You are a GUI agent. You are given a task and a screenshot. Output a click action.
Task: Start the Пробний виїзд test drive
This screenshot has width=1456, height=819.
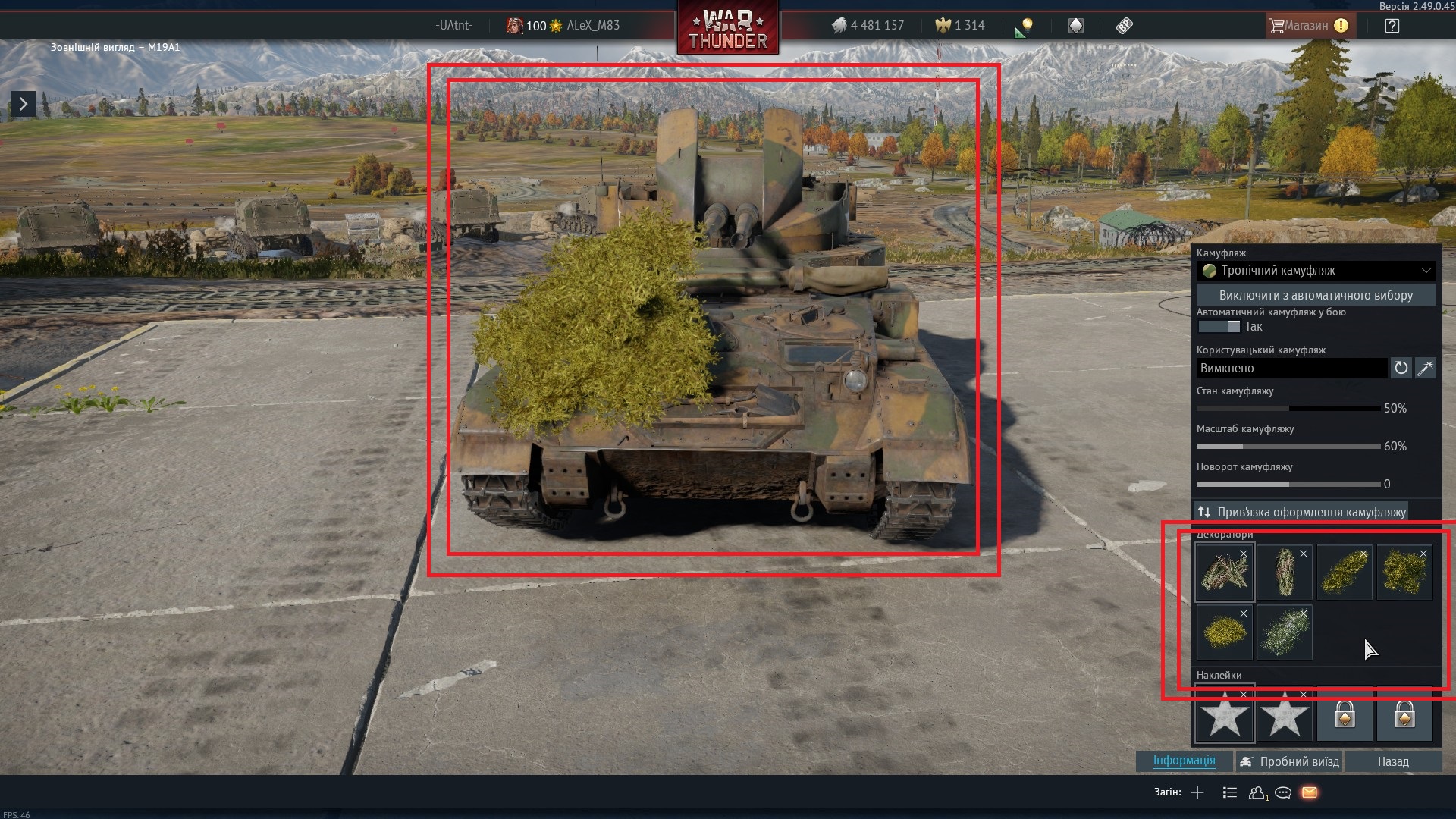(1290, 761)
